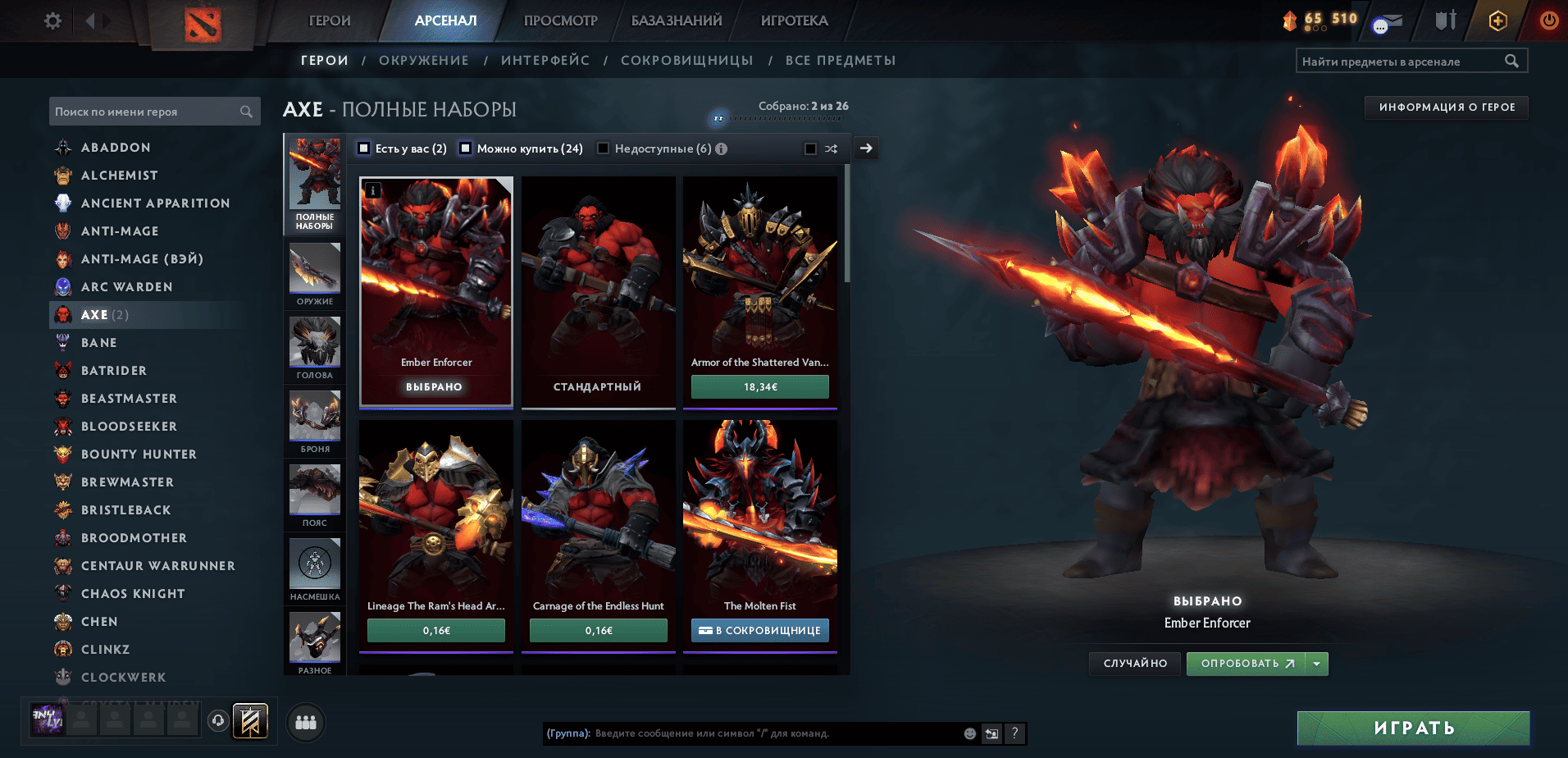Focus the hero name search box

tap(146, 112)
